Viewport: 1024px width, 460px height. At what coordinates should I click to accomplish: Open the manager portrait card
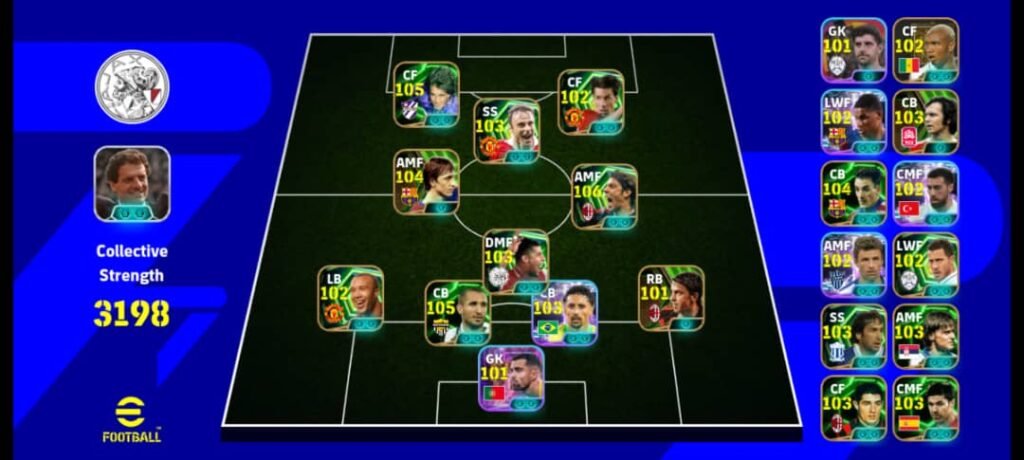coord(132,183)
